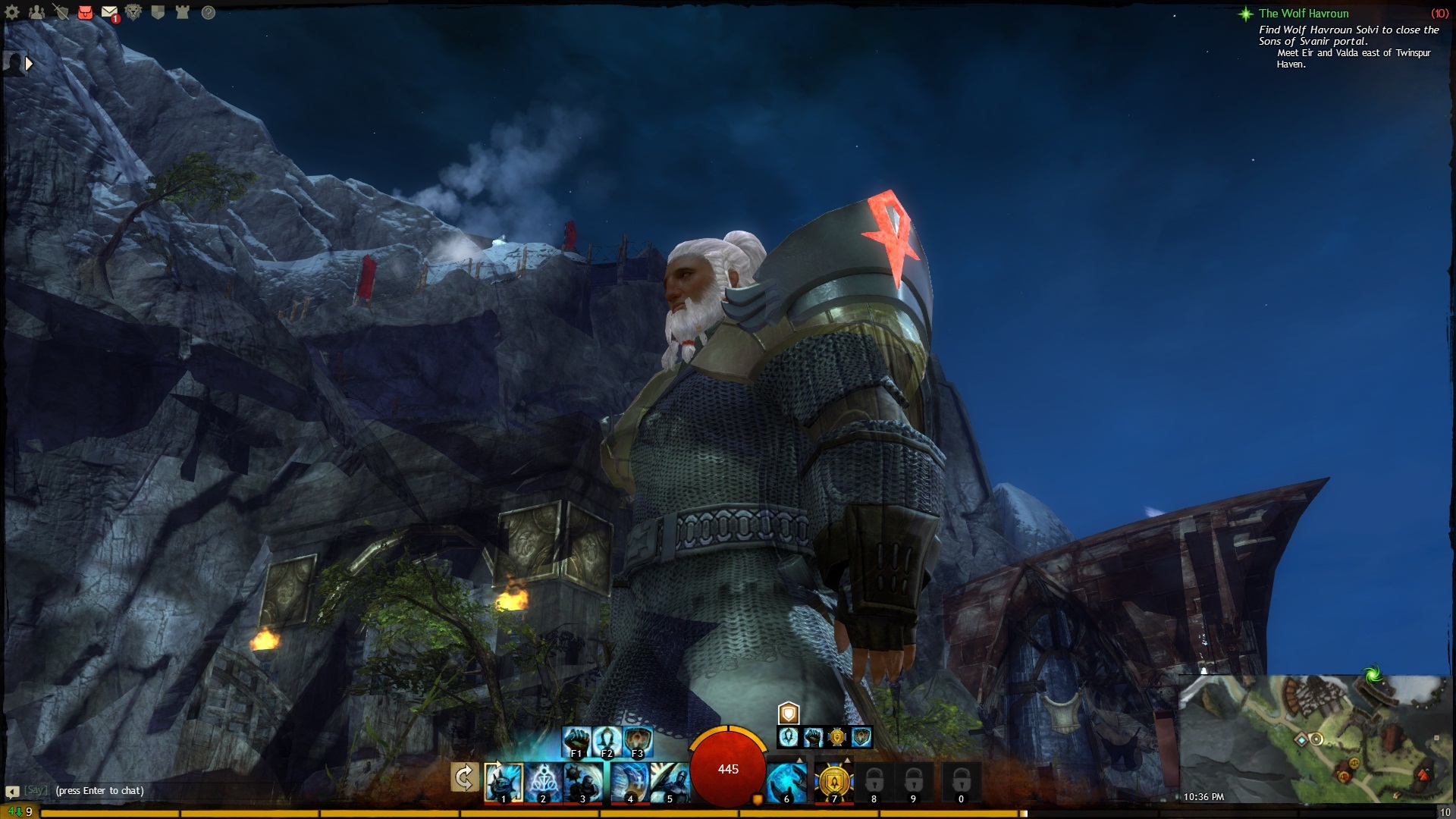Viewport: 1456px width, 819px height.
Task: Open the guild shield icon
Action: (158, 12)
